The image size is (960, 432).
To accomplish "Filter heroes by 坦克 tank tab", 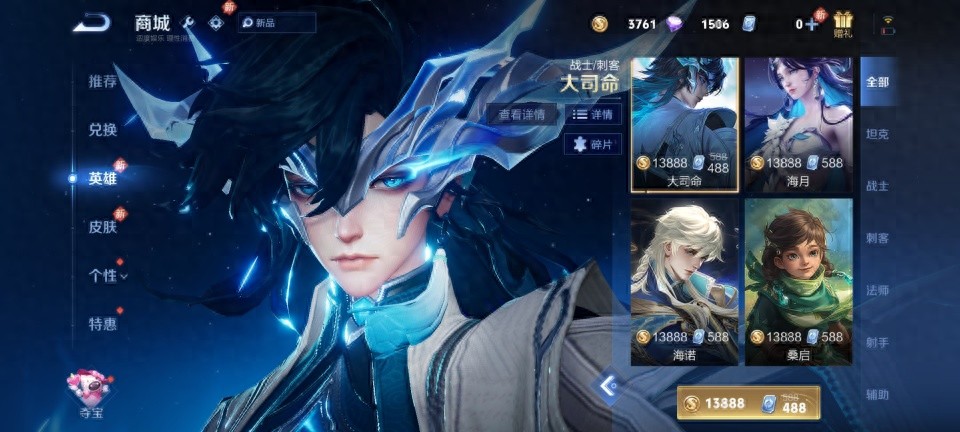I will (876, 134).
